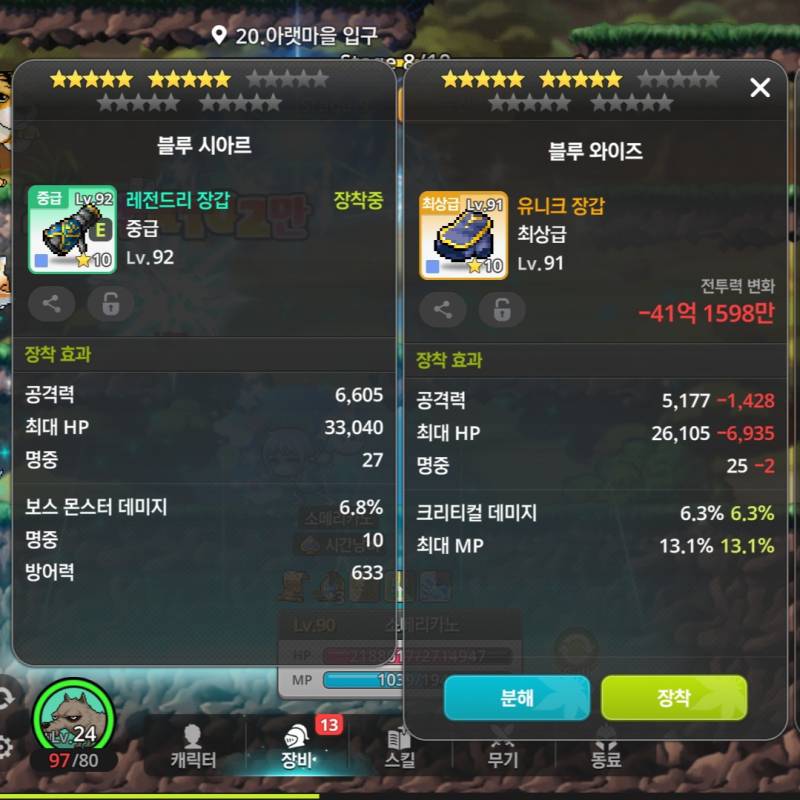Open the 동료 companions tab
Viewport: 800px width, 800px height.
pyautogui.click(x=606, y=747)
